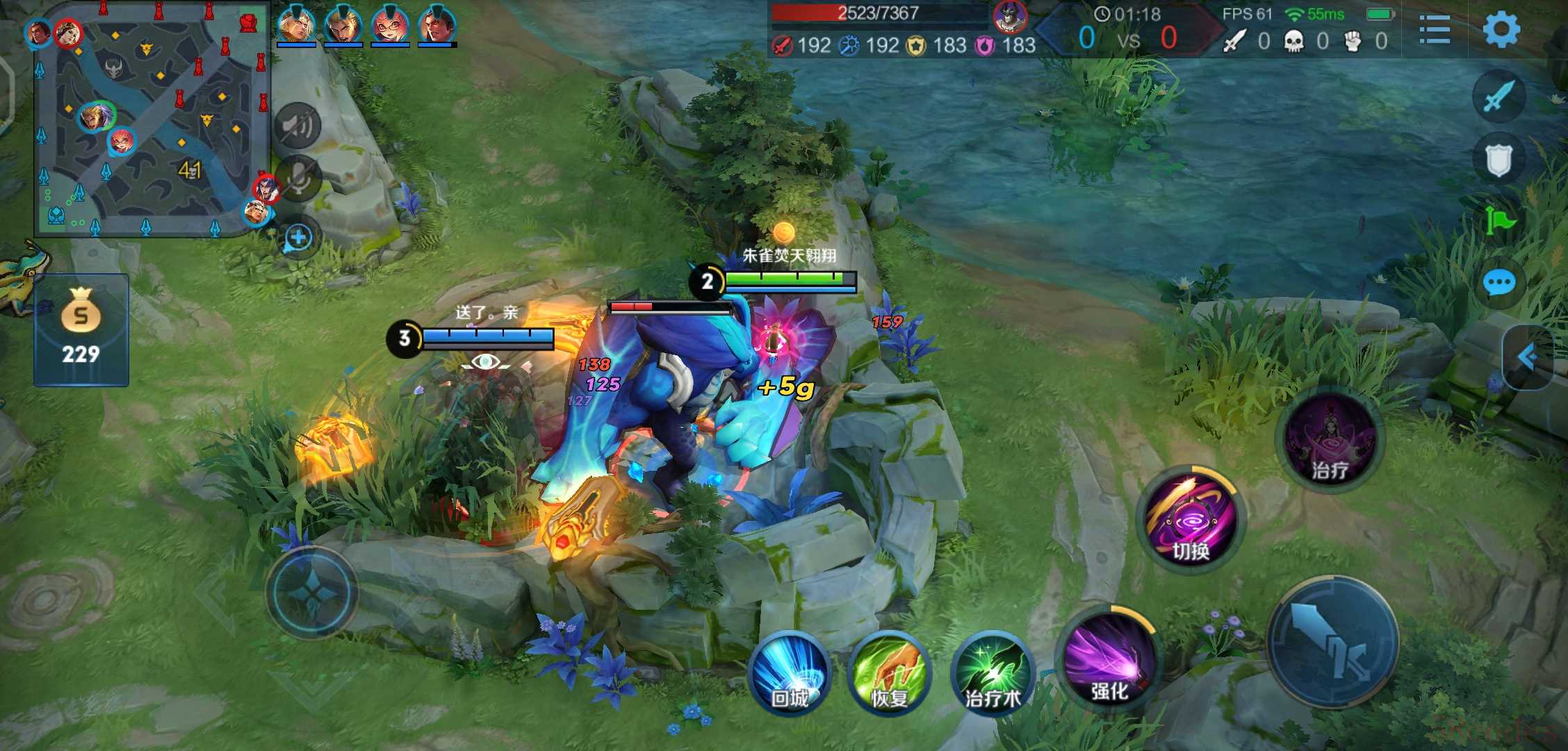Screen dimensions: 1568x751
Task: Open the chat bubble quick messages
Action: [1498, 283]
